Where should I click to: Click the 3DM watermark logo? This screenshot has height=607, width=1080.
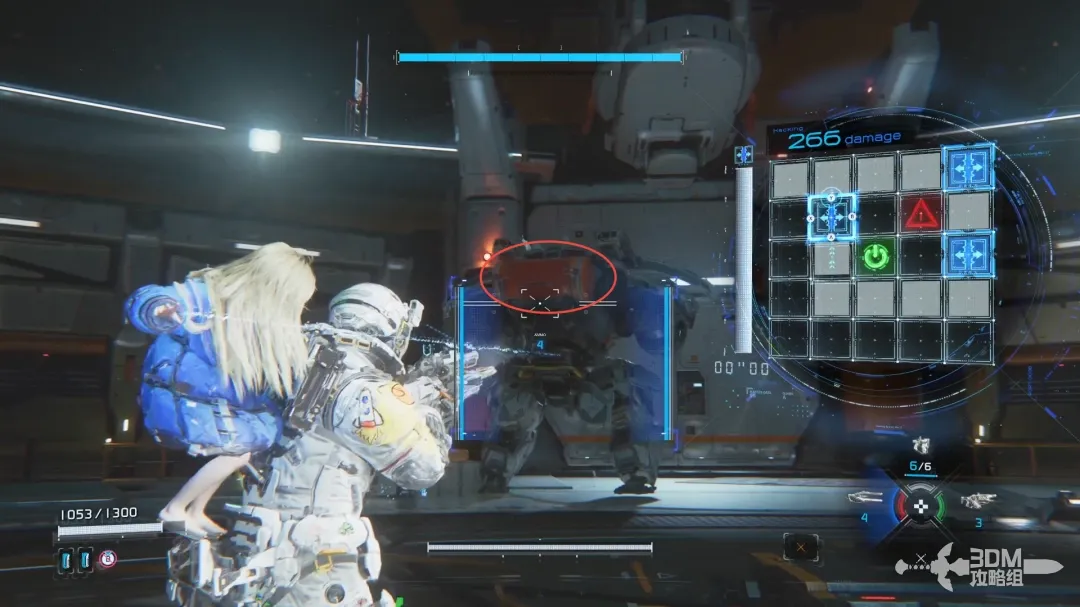pyautogui.click(x=985, y=567)
